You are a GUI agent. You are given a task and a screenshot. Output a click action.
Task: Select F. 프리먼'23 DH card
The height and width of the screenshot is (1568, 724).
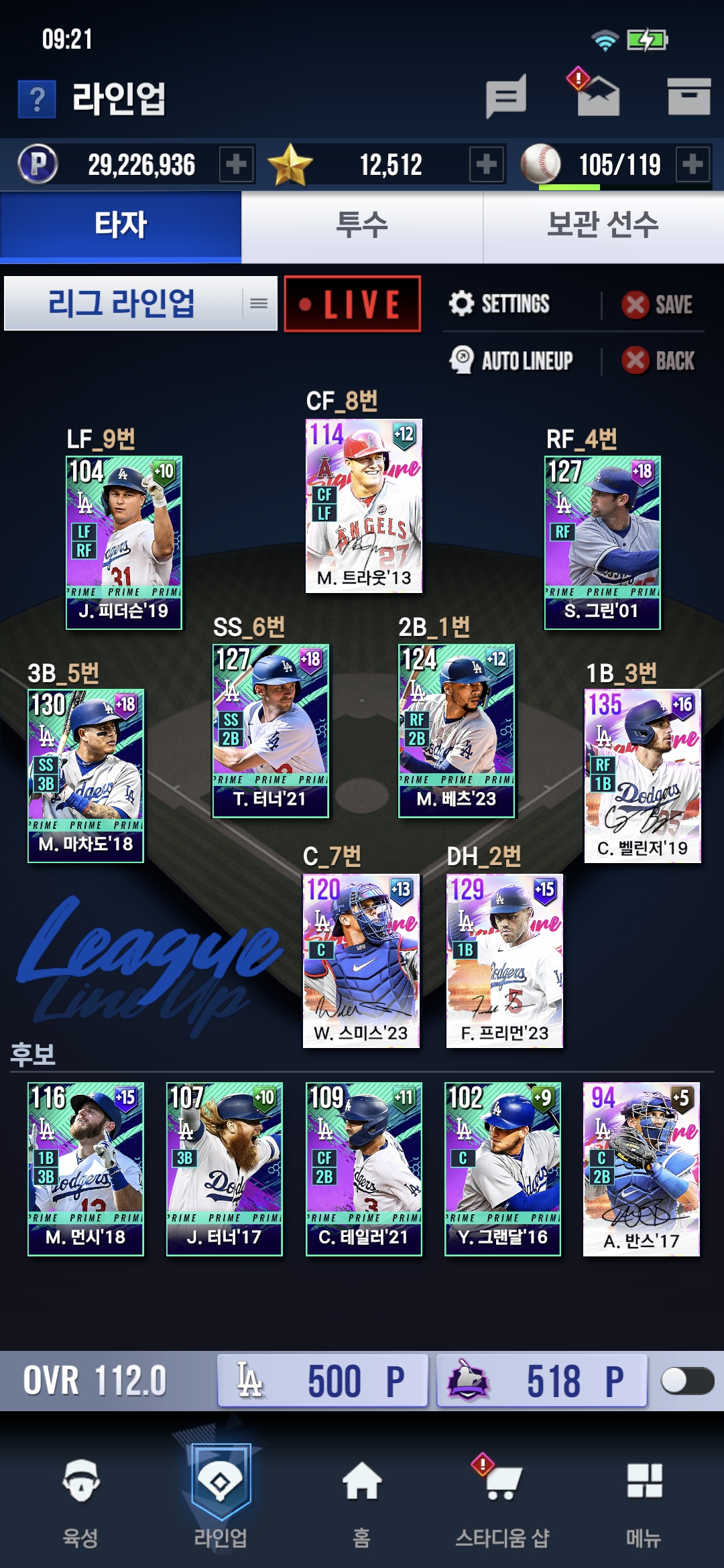click(x=504, y=960)
